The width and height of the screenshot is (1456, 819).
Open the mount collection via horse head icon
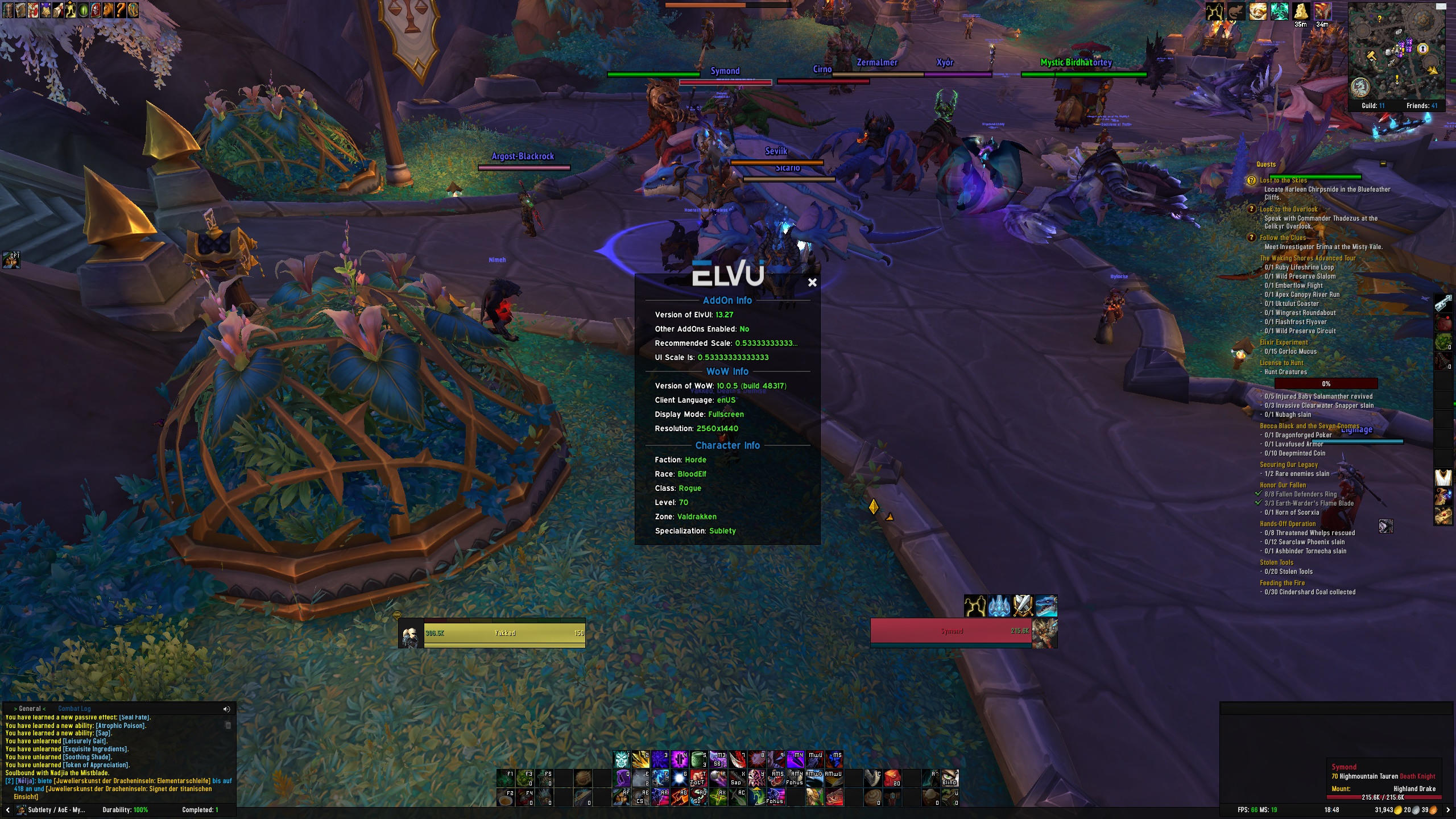109,10
